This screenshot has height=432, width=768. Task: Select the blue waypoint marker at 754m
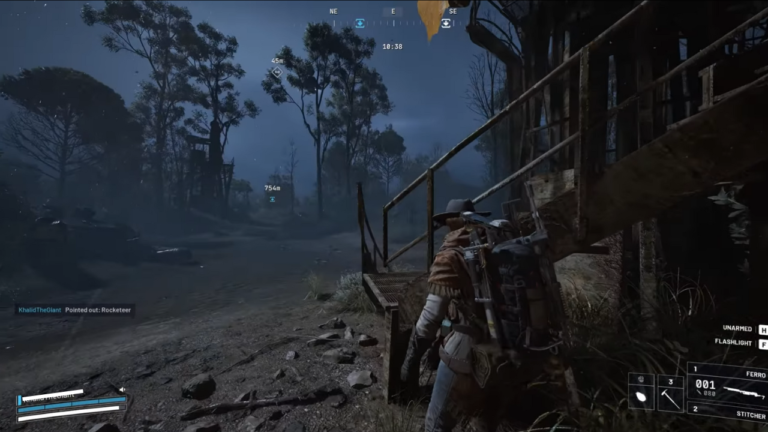coord(272,198)
